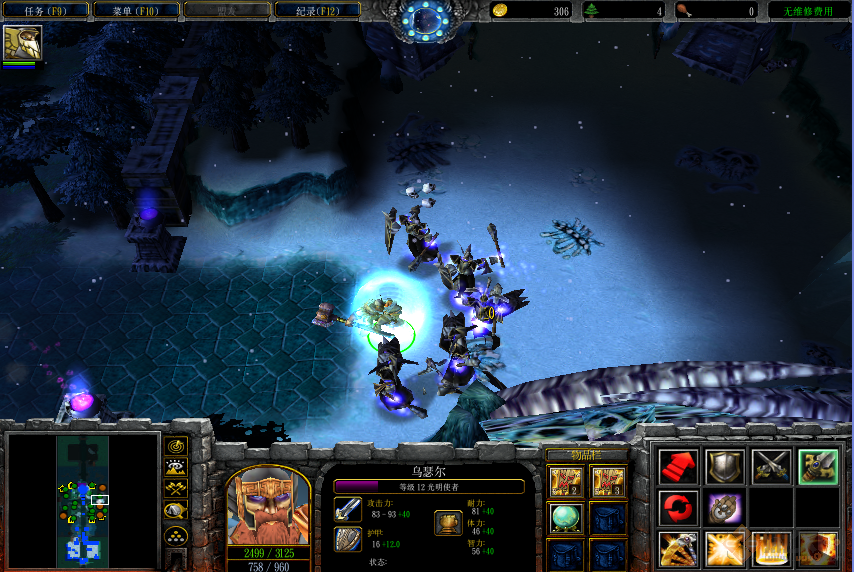
Task: Select the hero icon at top left
Action: (22, 42)
